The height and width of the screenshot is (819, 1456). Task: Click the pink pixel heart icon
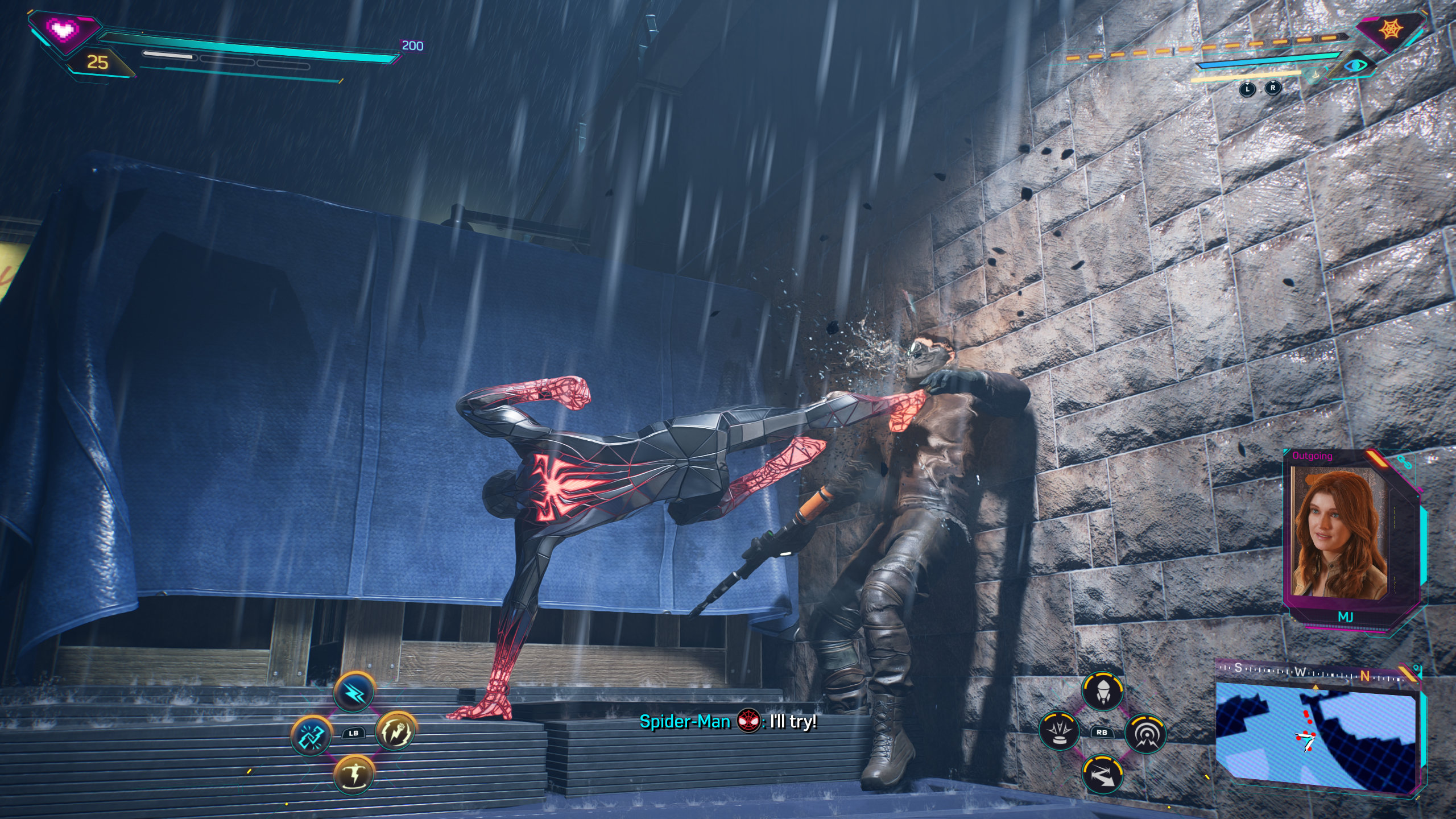coord(63,30)
